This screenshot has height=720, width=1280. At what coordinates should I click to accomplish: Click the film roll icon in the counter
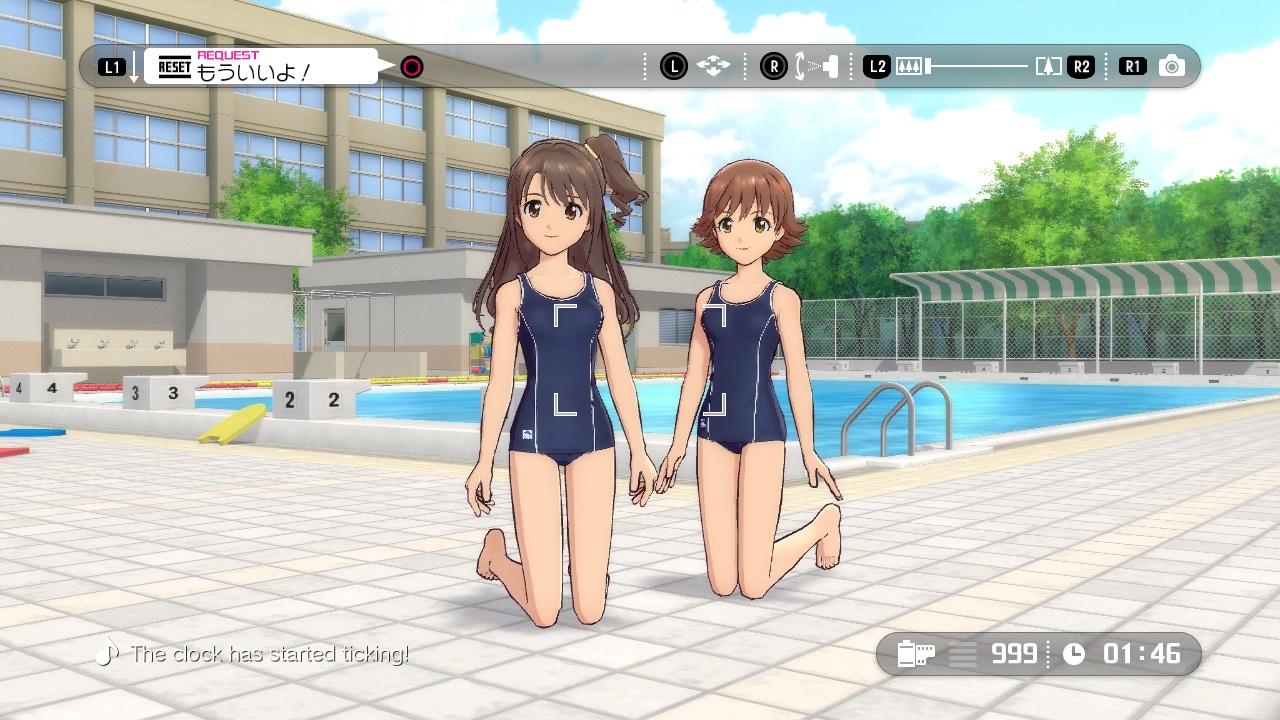point(916,654)
